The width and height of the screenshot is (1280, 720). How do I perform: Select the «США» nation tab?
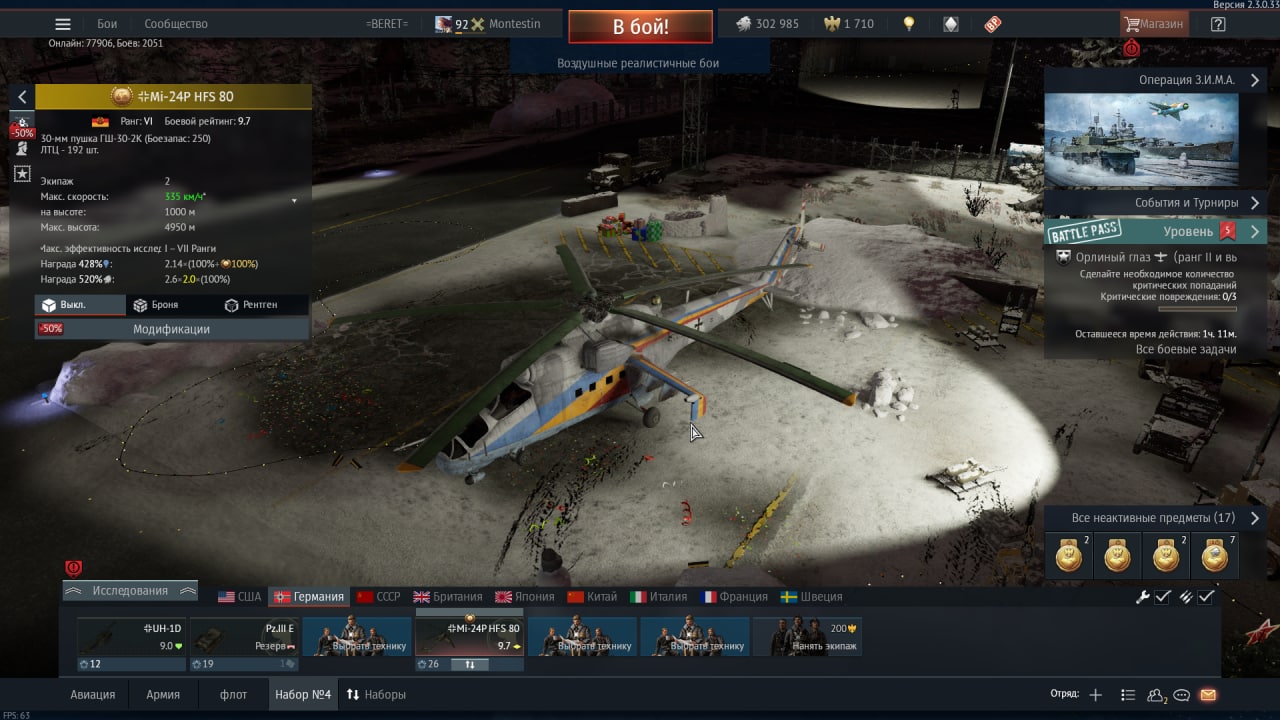[x=240, y=597]
